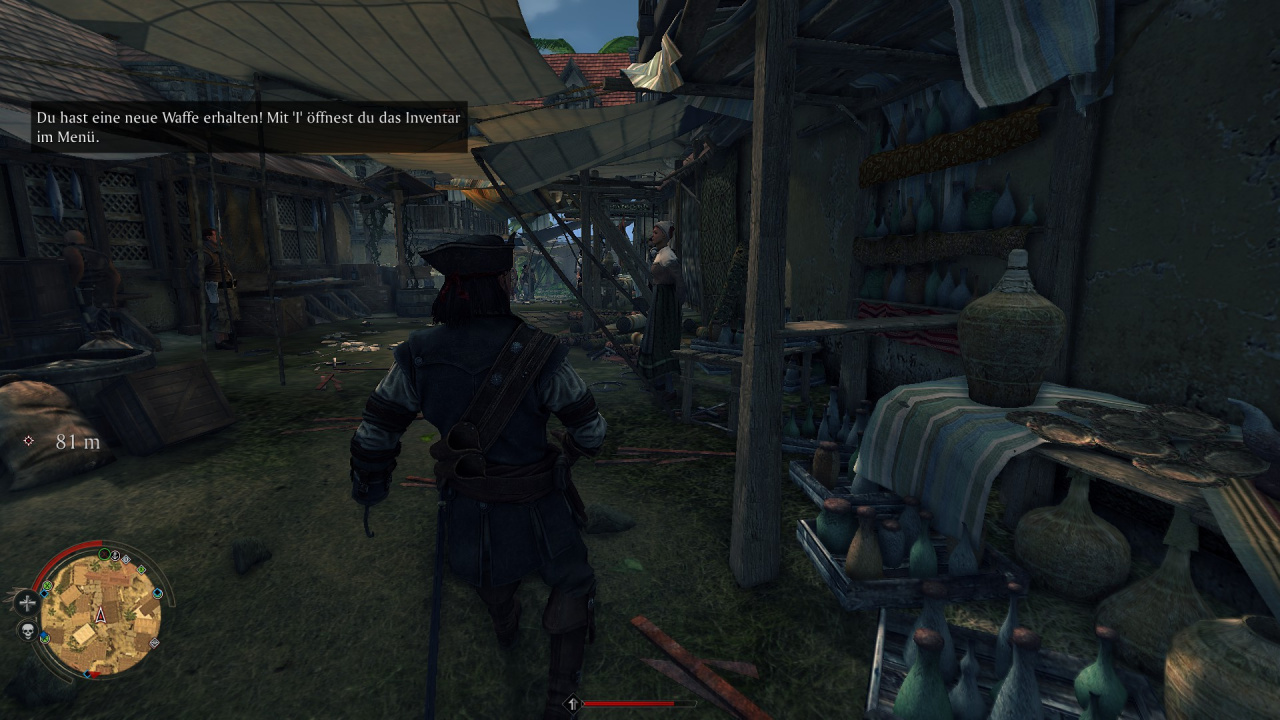Click the quest target marker next to 81 m
The height and width of the screenshot is (720, 1280).
(28, 441)
